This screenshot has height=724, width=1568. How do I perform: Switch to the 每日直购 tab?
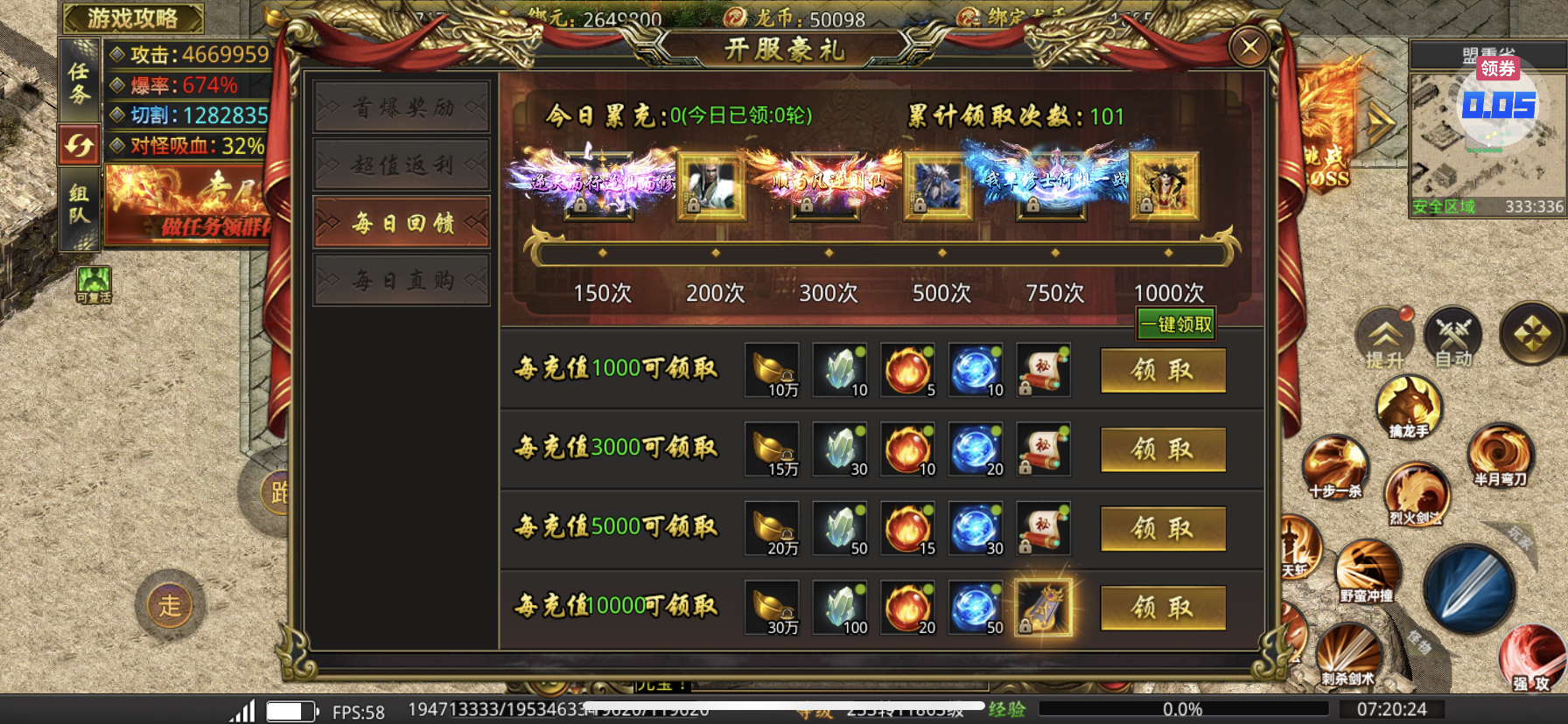(x=402, y=281)
